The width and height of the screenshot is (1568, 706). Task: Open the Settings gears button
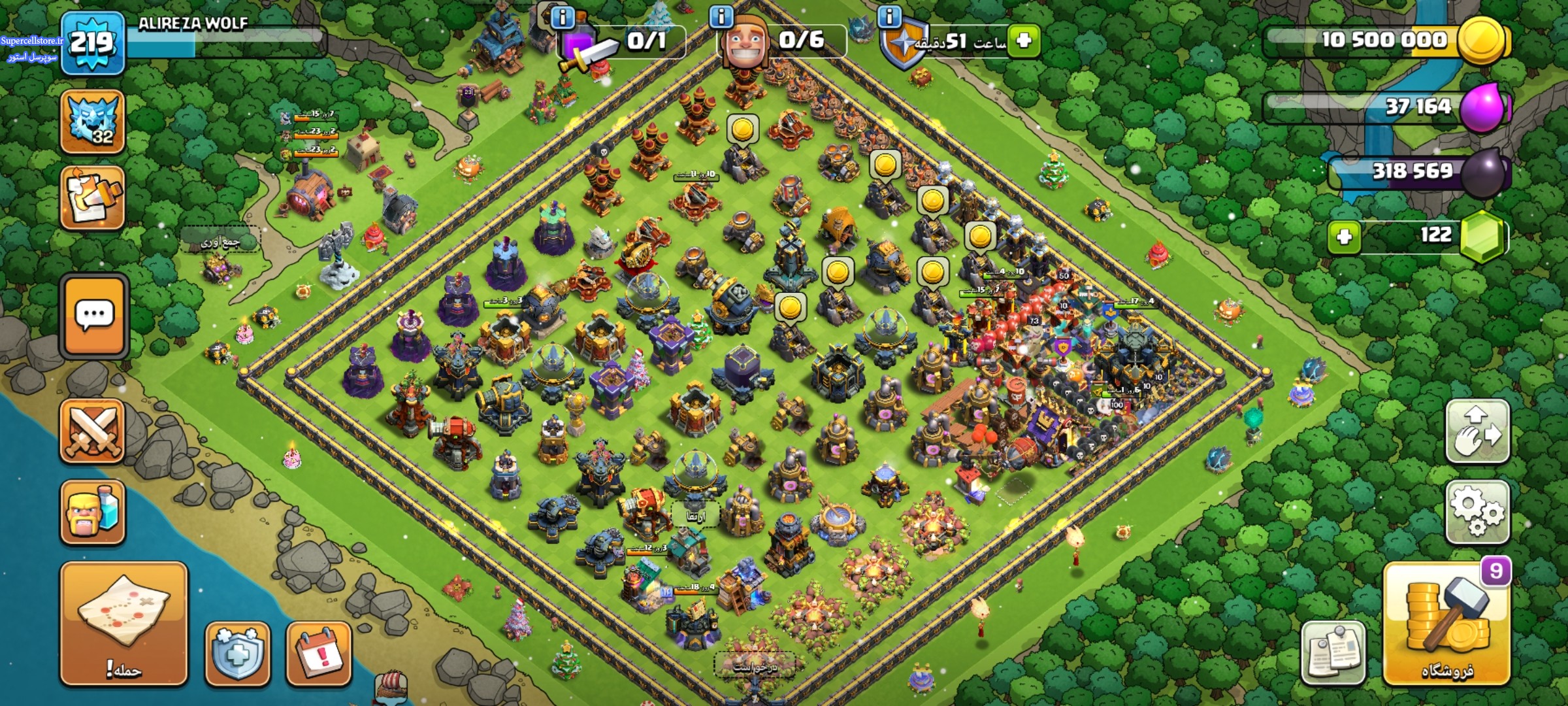(1477, 512)
